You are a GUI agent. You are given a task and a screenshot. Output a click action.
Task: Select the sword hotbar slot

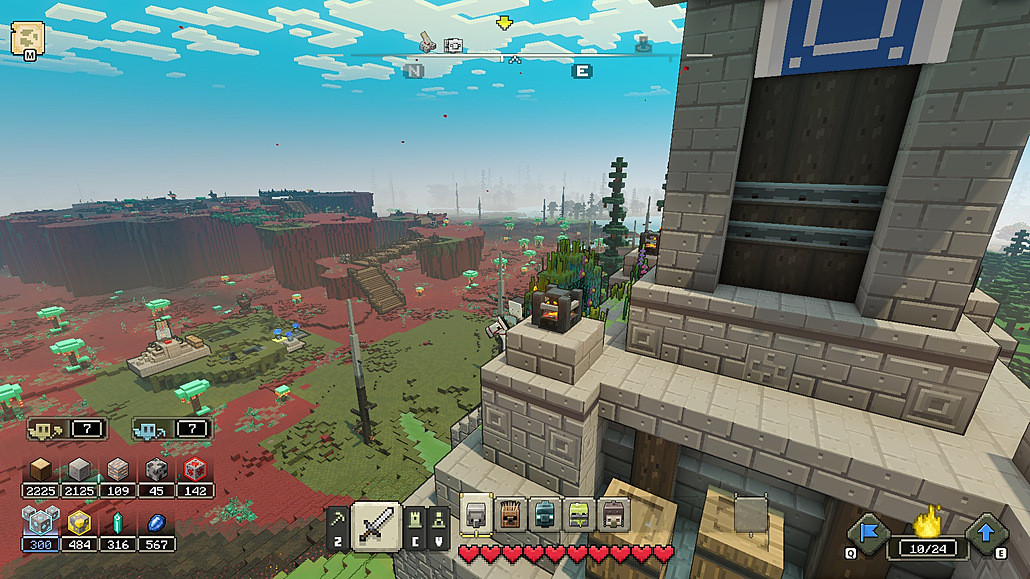click(x=377, y=524)
